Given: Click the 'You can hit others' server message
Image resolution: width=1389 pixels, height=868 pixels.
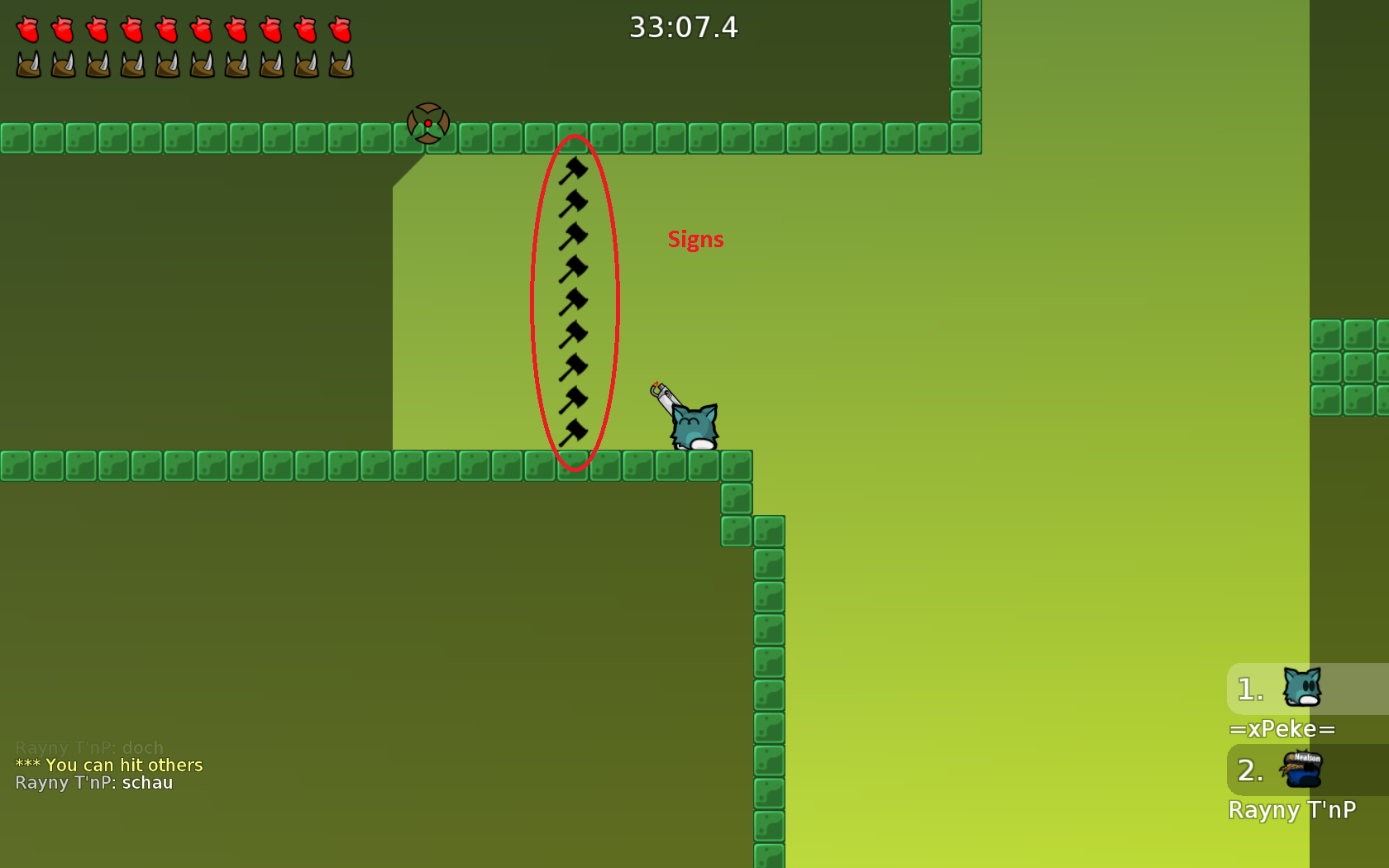Looking at the screenshot, I should pyautogui.click(x=108, y=765).
